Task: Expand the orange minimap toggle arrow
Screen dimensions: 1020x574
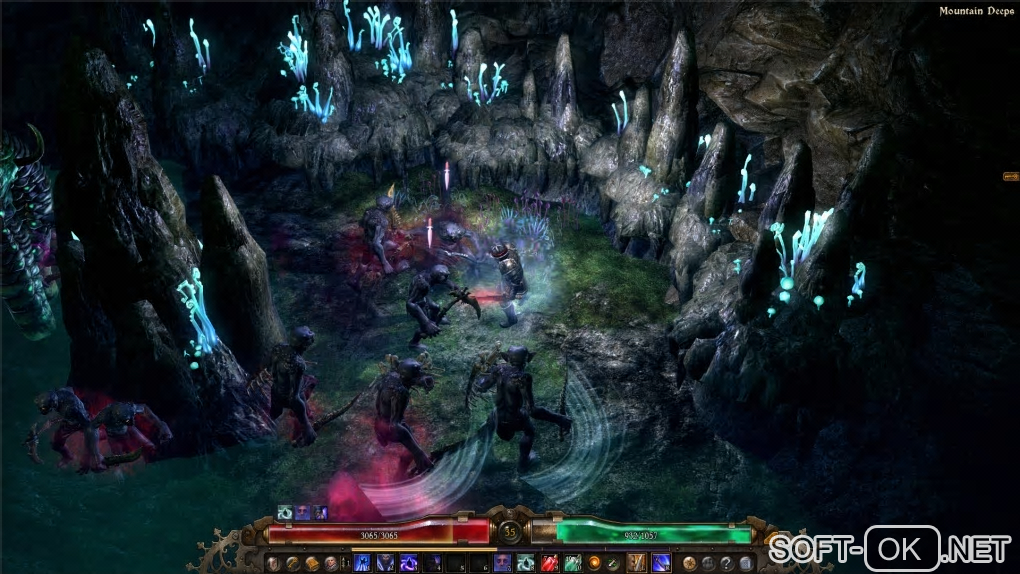Action: pyautogui.click(x=1010, y=176)
